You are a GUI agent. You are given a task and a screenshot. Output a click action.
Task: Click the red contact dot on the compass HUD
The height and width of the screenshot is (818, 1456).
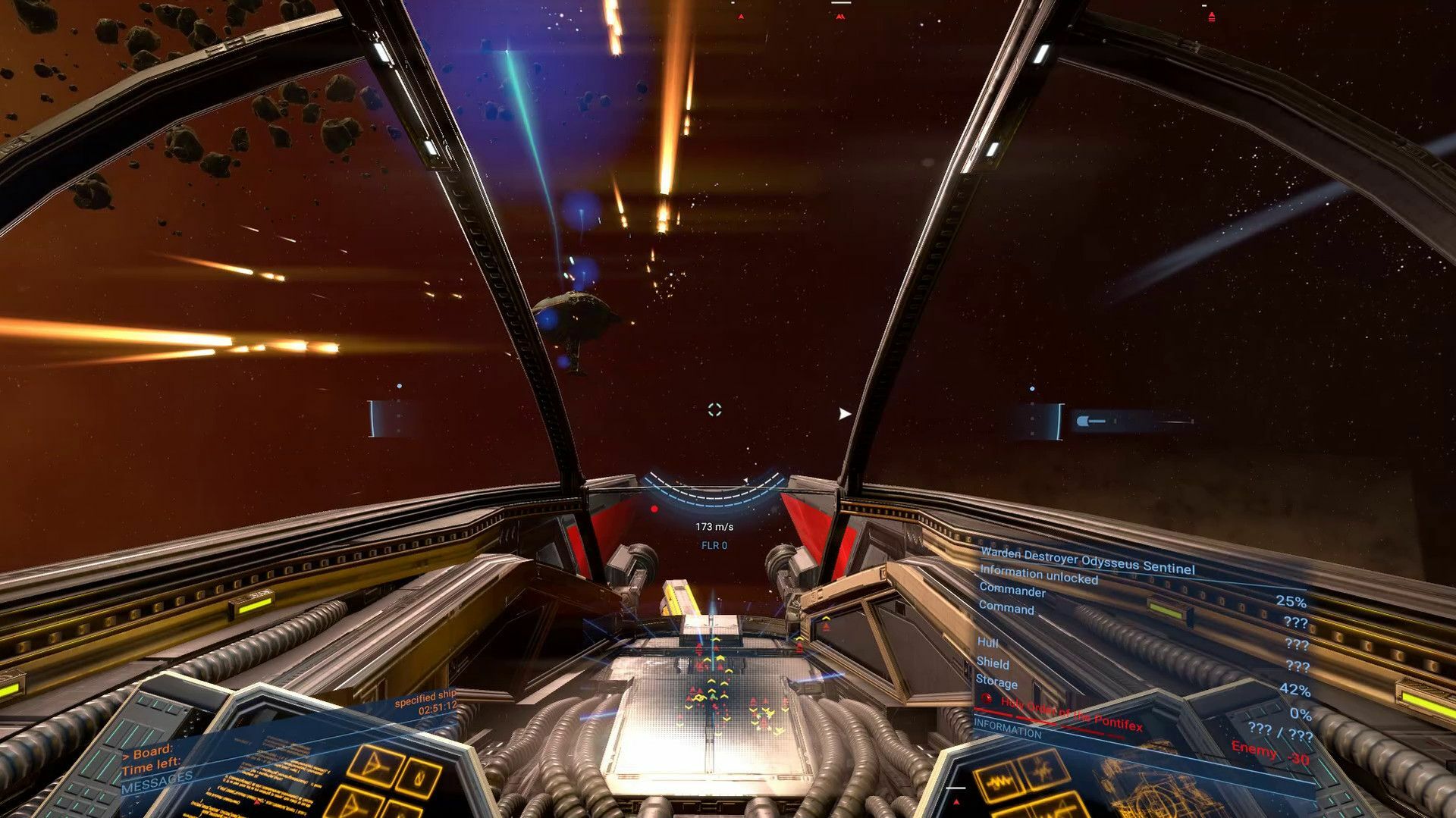654,509
